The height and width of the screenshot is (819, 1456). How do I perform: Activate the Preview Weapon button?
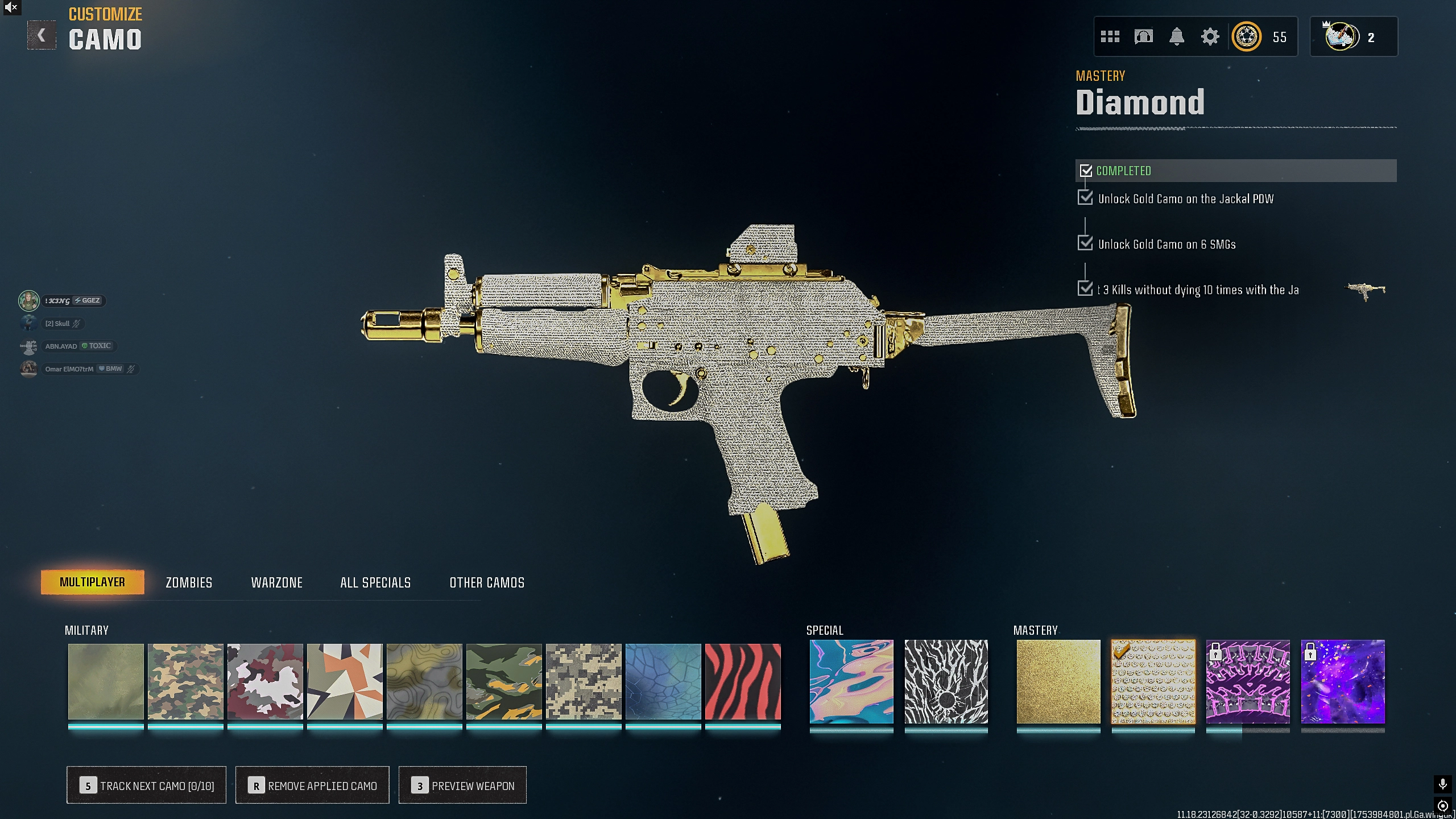click(x=462, y=785)
